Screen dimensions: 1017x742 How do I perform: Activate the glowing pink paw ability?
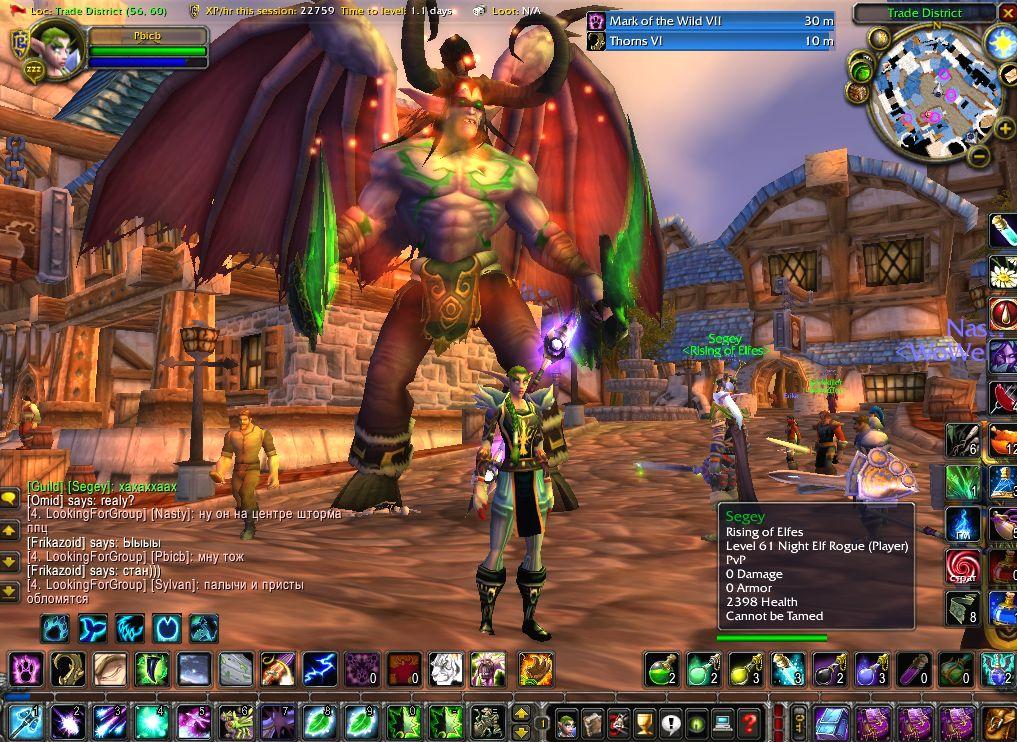[24, 668]
